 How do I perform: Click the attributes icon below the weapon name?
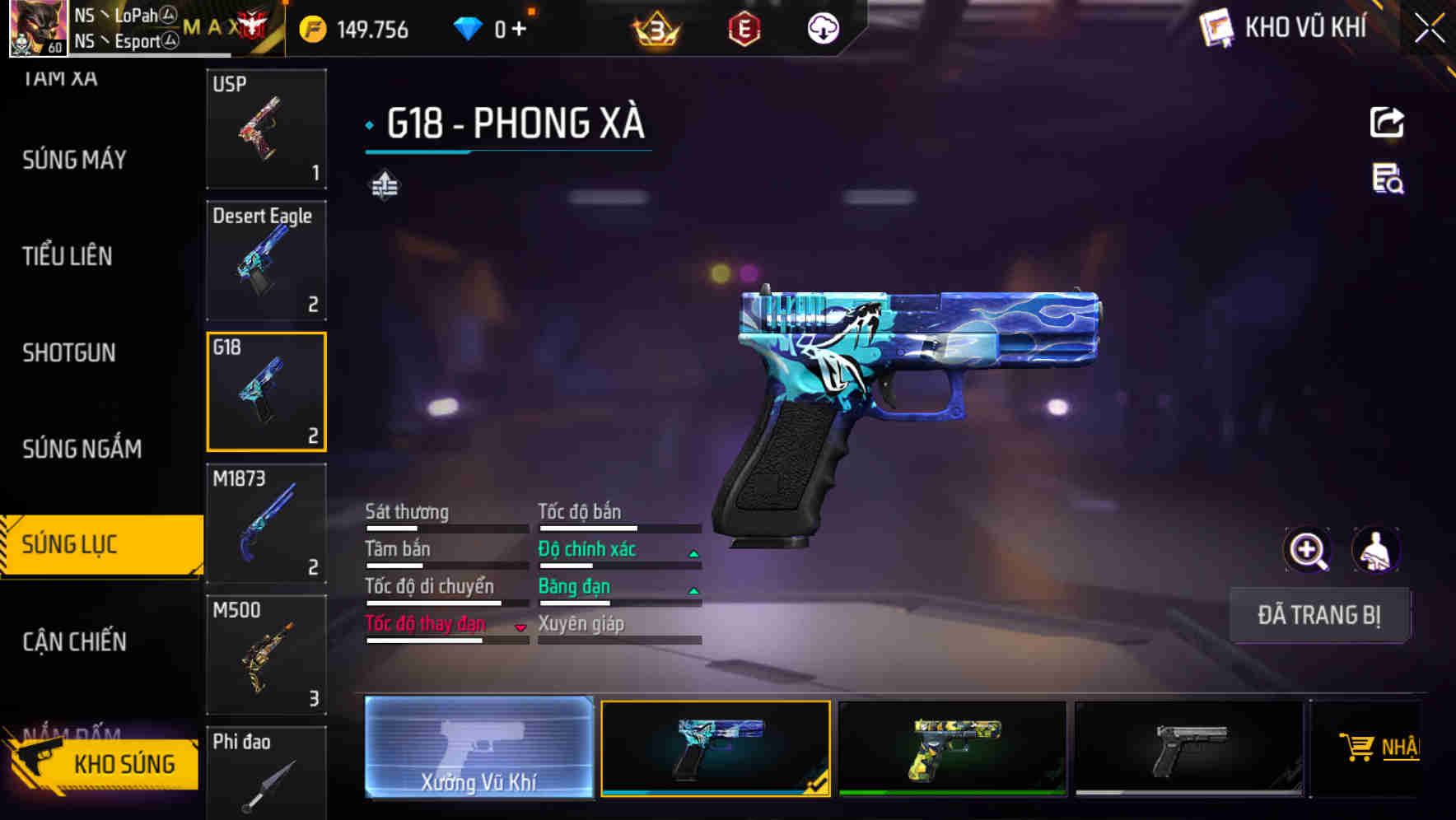pyautogui.click(x=384, y=185)
